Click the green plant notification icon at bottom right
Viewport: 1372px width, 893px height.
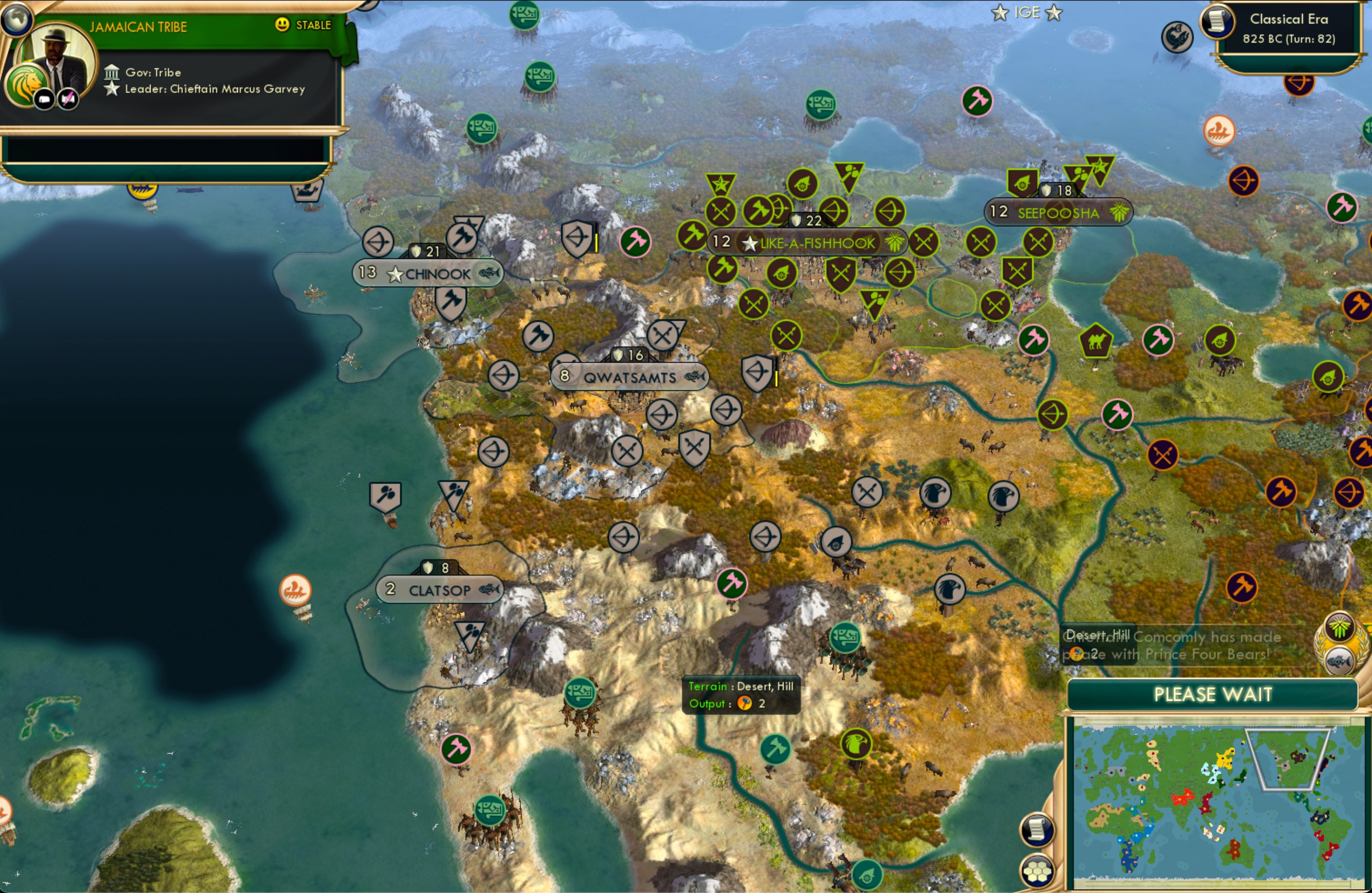(1339, 628)
